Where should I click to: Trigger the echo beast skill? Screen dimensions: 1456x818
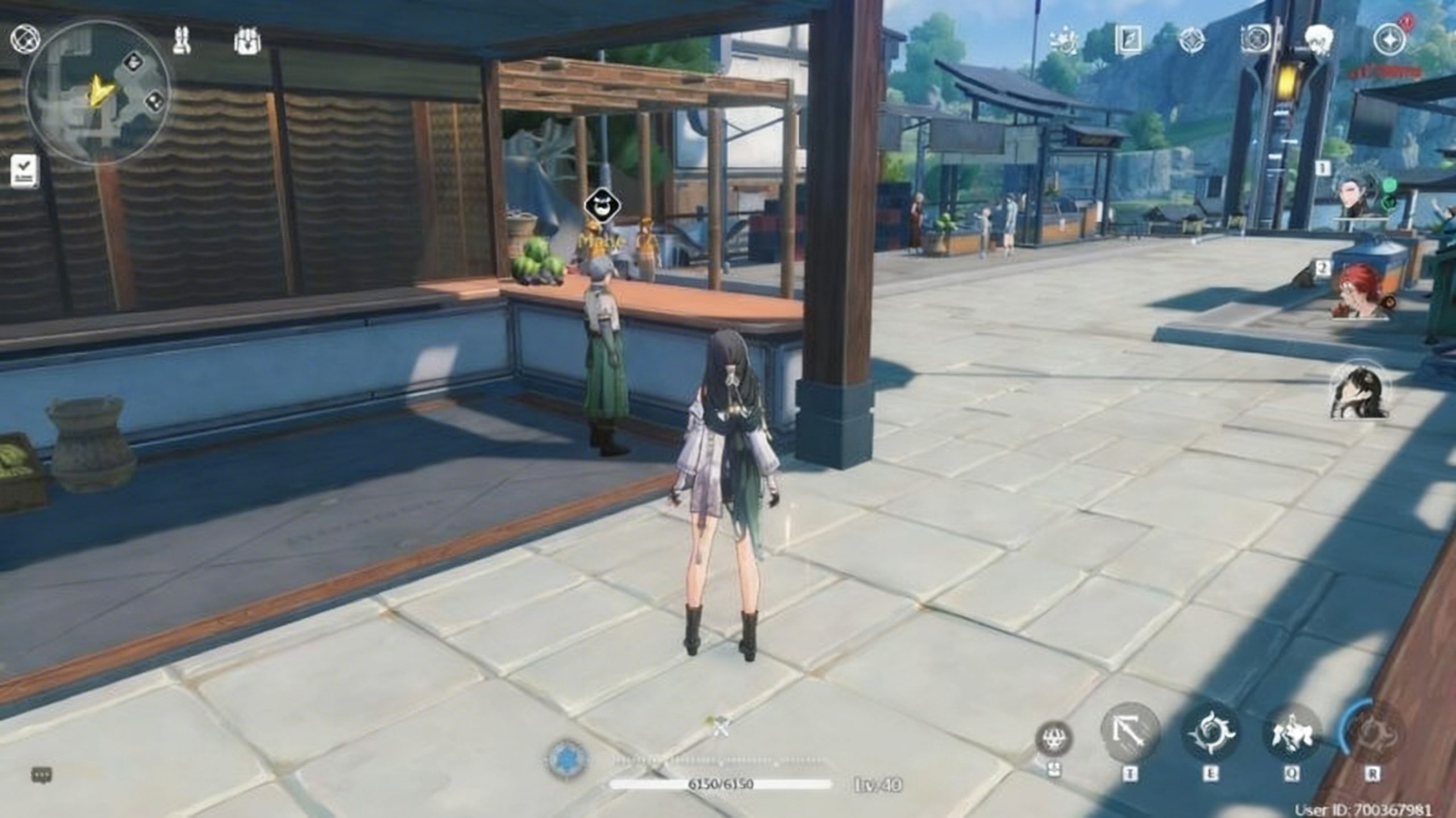pyautogui.click(x=1292, y=733)
